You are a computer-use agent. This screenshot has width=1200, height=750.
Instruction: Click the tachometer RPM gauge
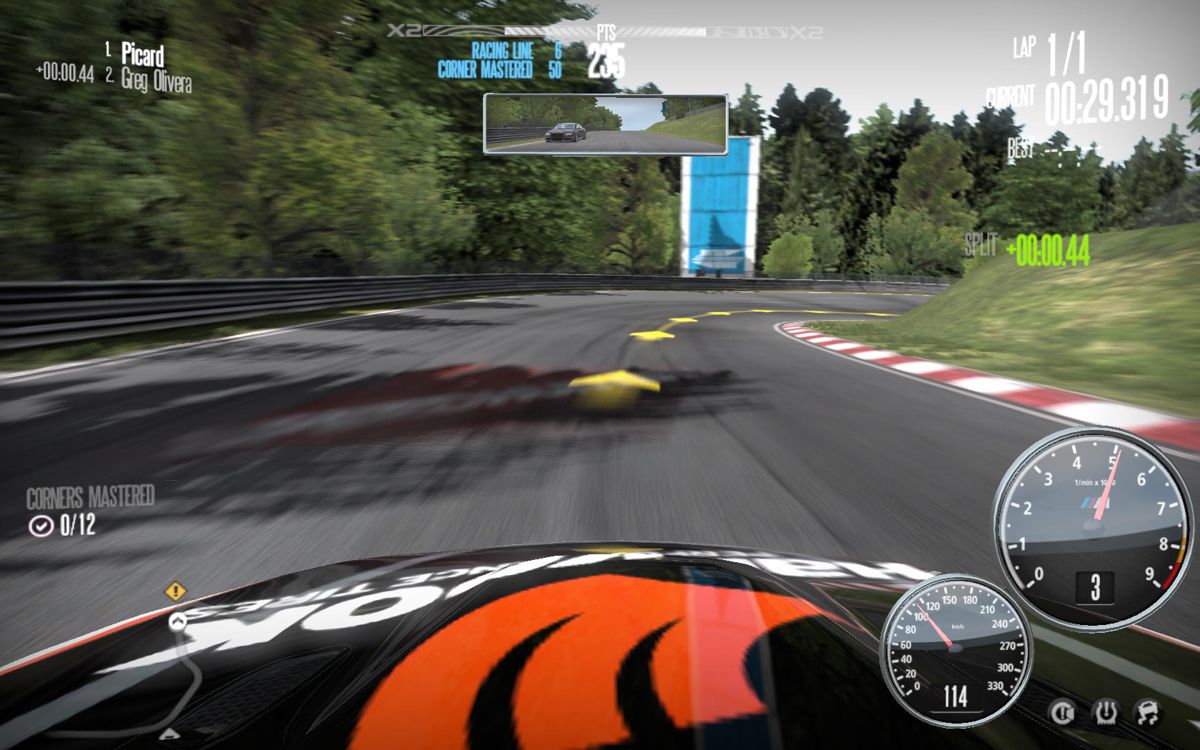pos(1092,528)
